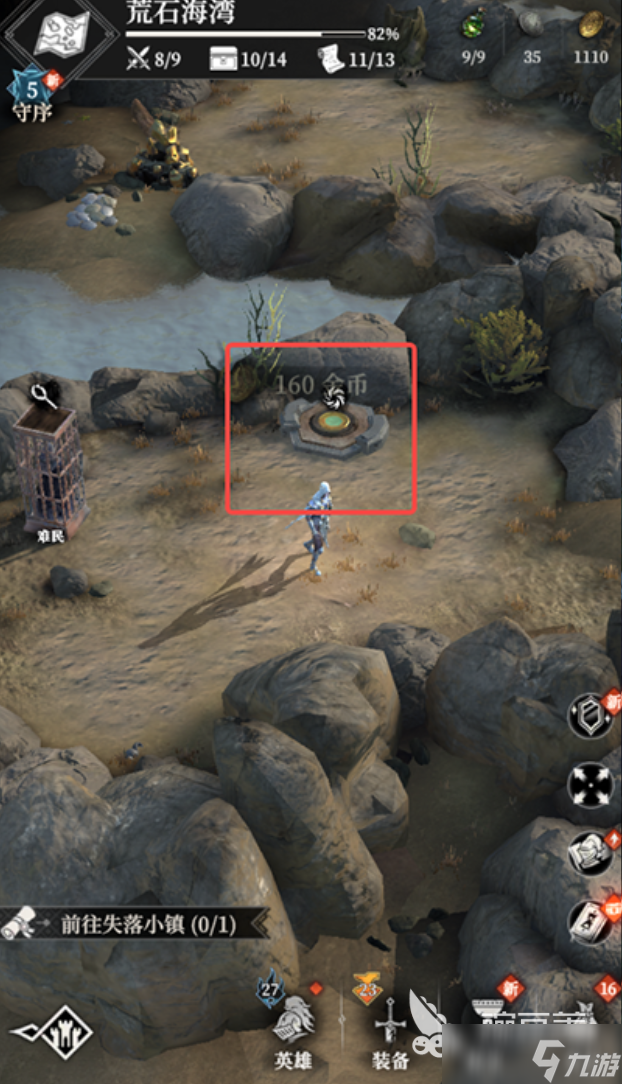Select the 前往失落小镇 quest tracker

[x=135, y=924]
